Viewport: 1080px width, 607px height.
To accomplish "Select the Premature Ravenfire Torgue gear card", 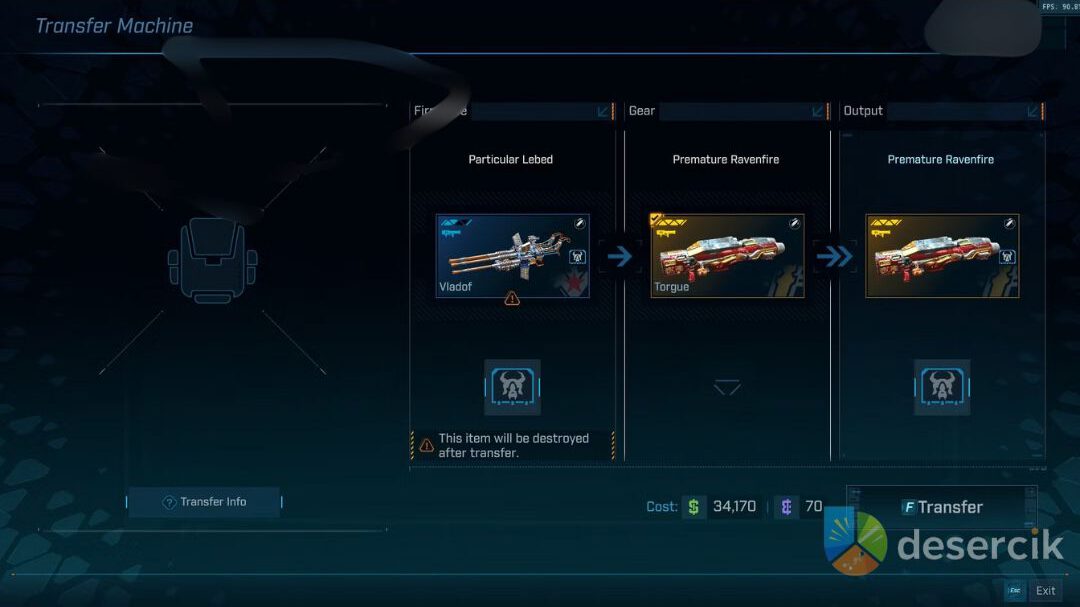I will pos(727,256).
